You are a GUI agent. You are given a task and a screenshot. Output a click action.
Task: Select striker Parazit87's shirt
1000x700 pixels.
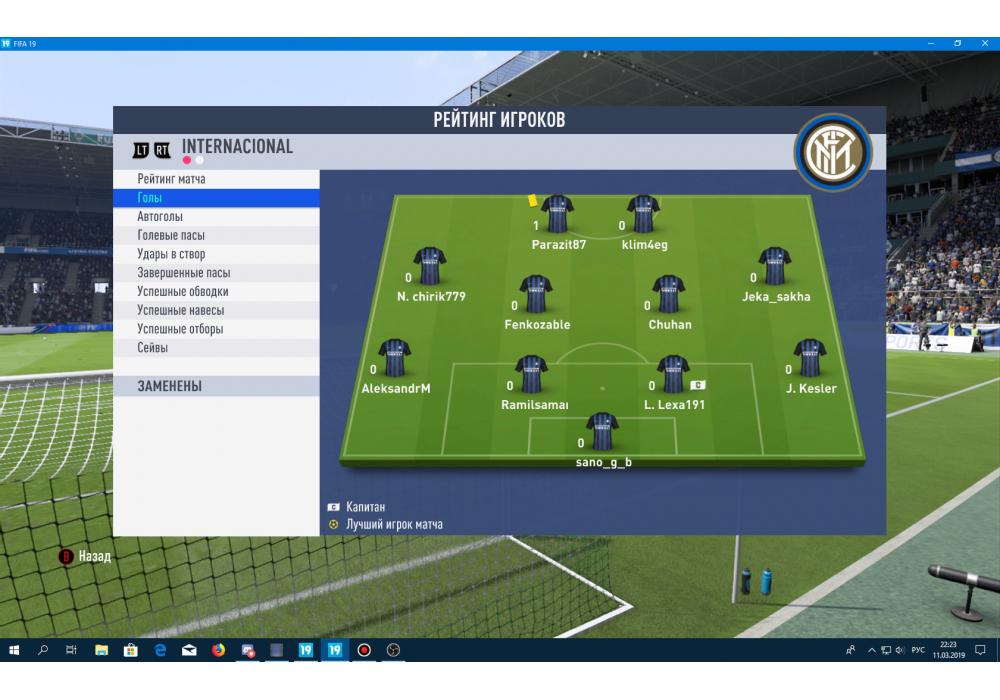[x=557, y=215]
